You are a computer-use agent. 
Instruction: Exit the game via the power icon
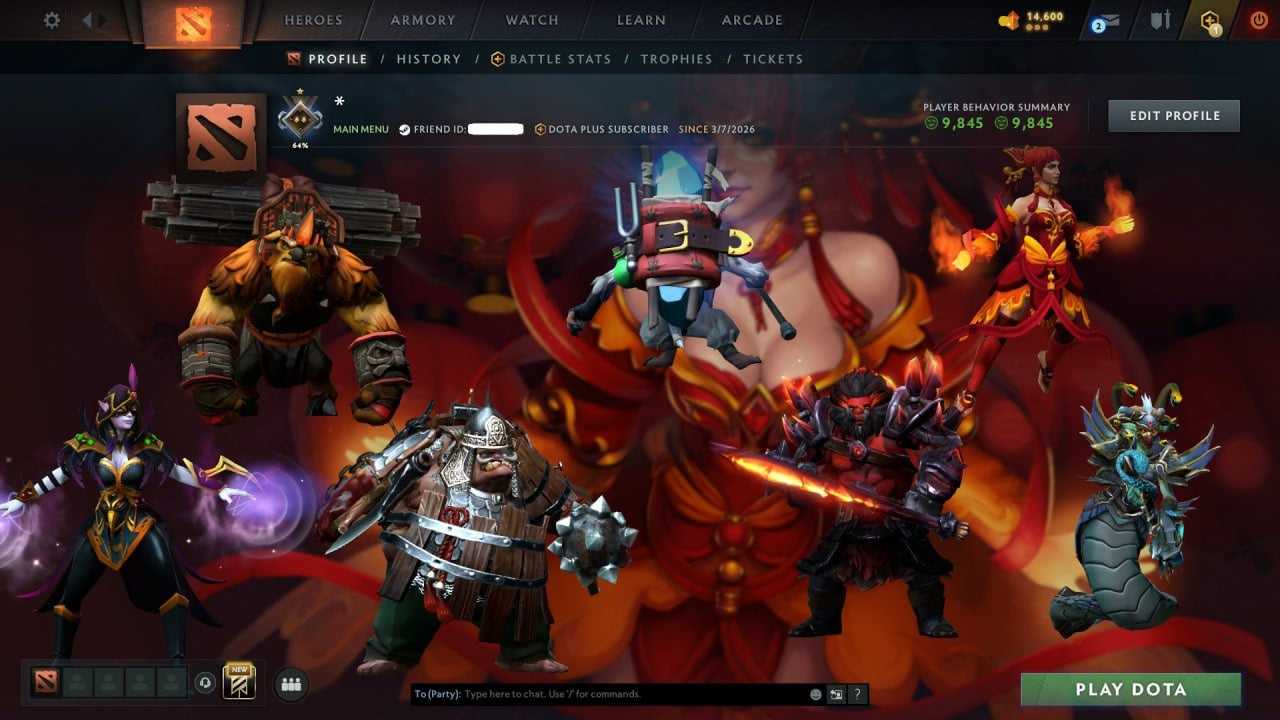pyautogui.click(x=1258, y=19)
